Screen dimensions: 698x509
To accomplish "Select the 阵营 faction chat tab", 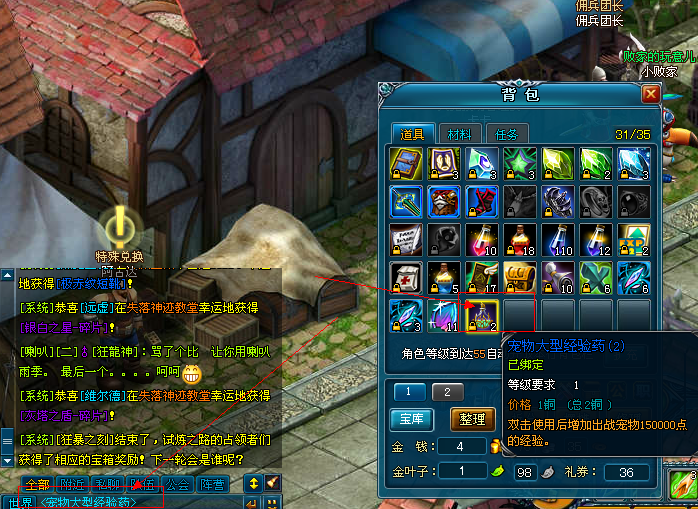I will (x=213, y=484).
